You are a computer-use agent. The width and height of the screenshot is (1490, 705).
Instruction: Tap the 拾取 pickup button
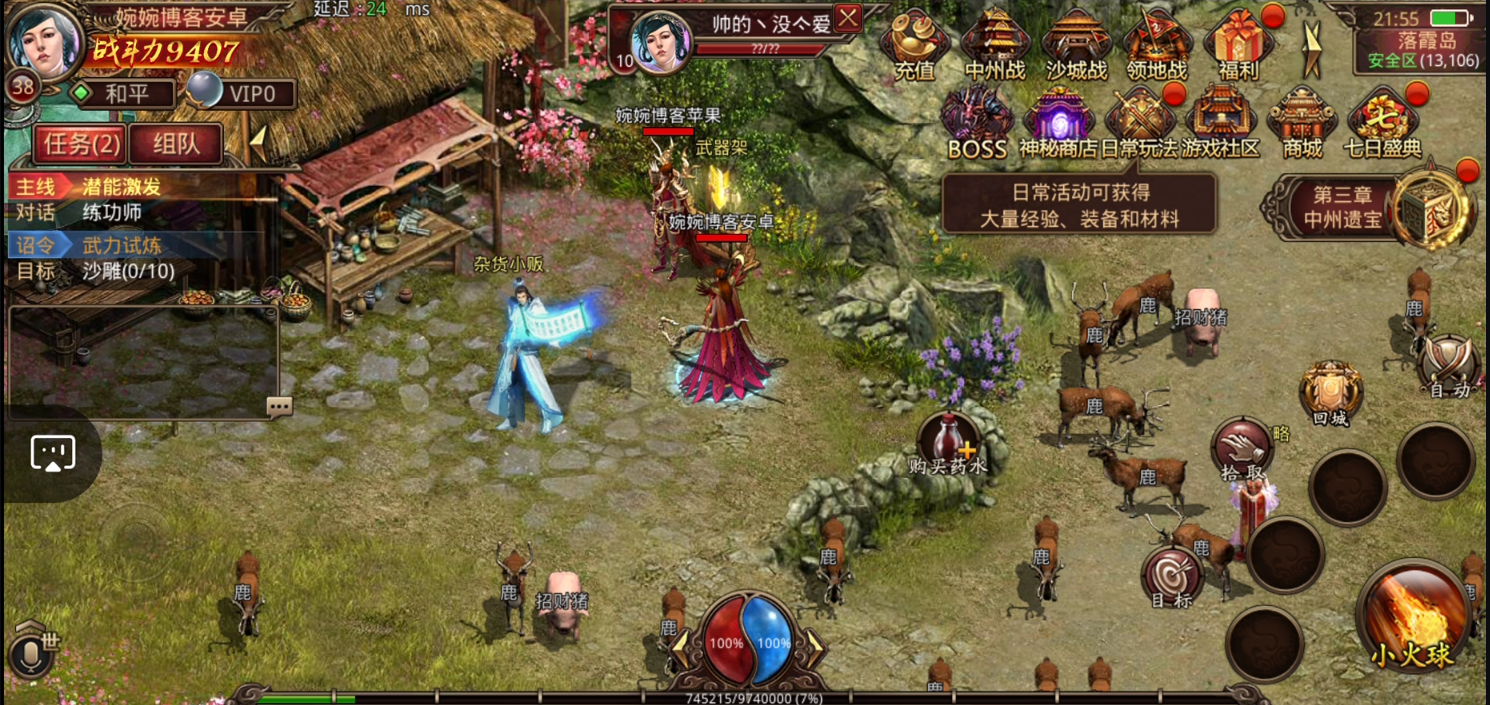click(x=1241, y=452)
